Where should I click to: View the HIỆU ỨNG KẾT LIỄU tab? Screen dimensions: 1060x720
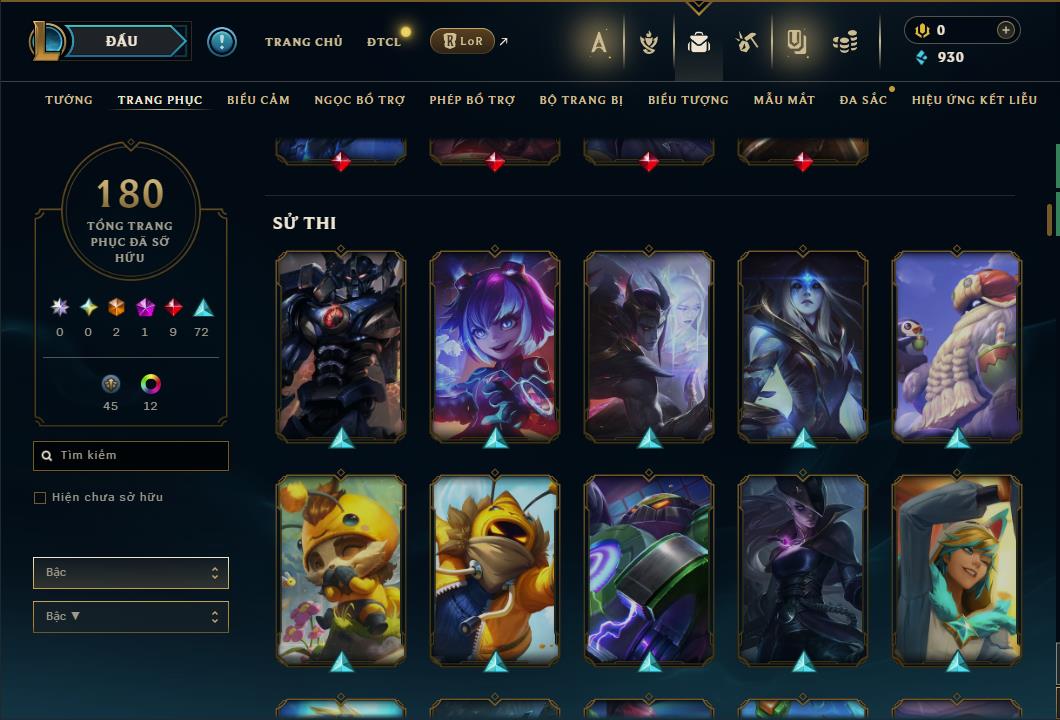(x=973, y=100)
